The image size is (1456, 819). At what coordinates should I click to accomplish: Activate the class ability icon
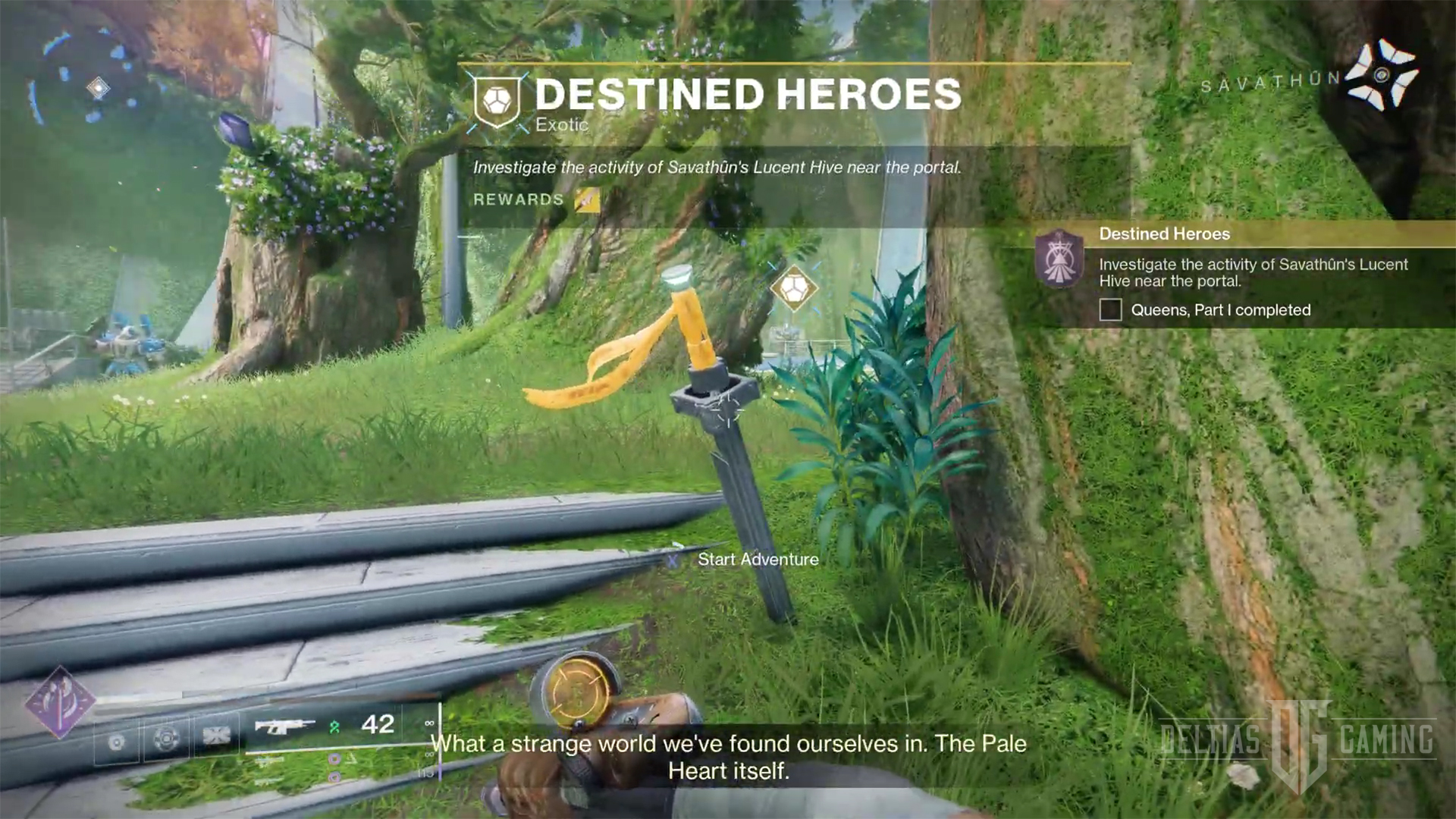(x=217, y=735)
